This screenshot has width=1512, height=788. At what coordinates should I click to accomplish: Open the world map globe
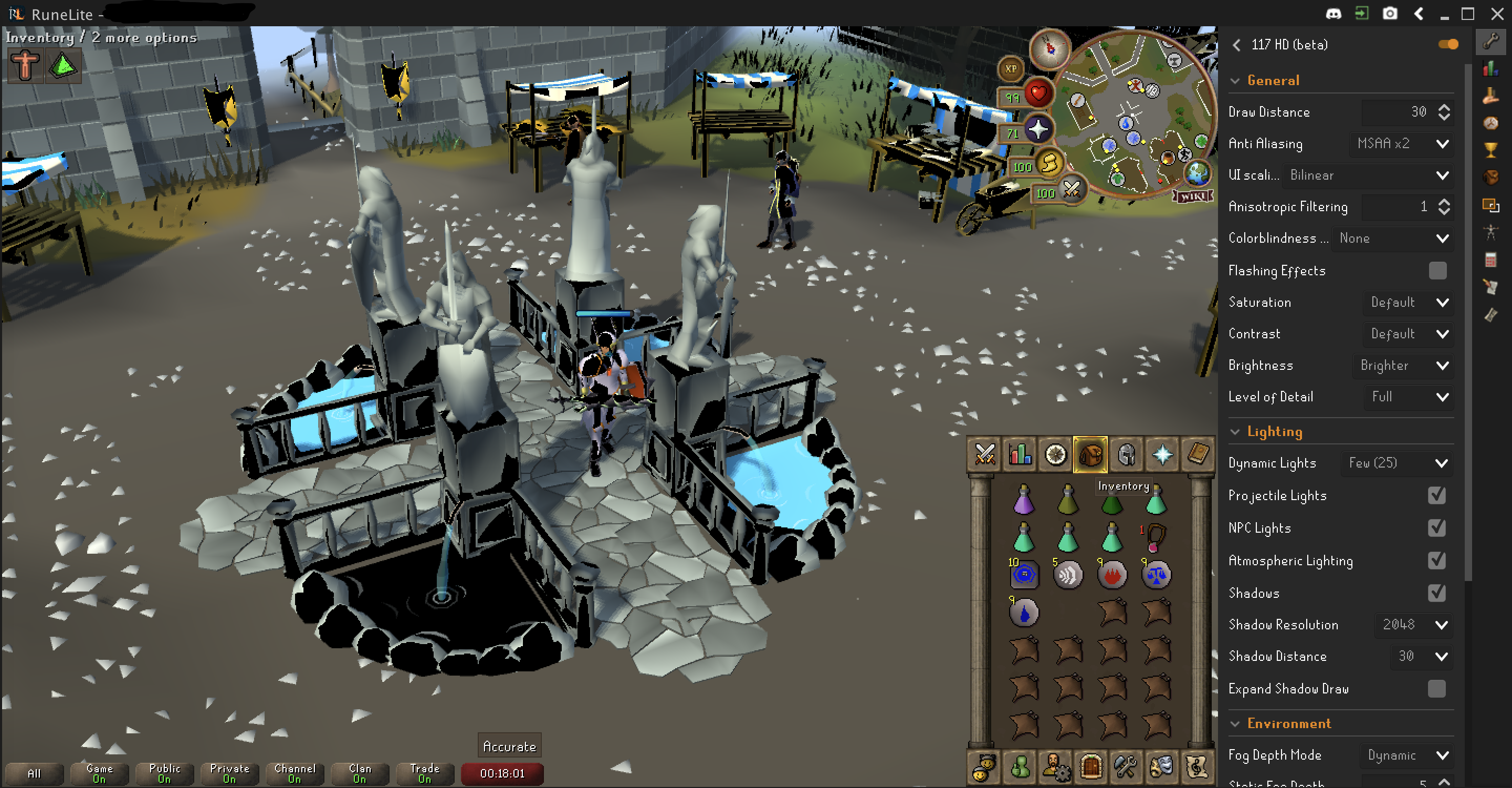click(1198, 173)
